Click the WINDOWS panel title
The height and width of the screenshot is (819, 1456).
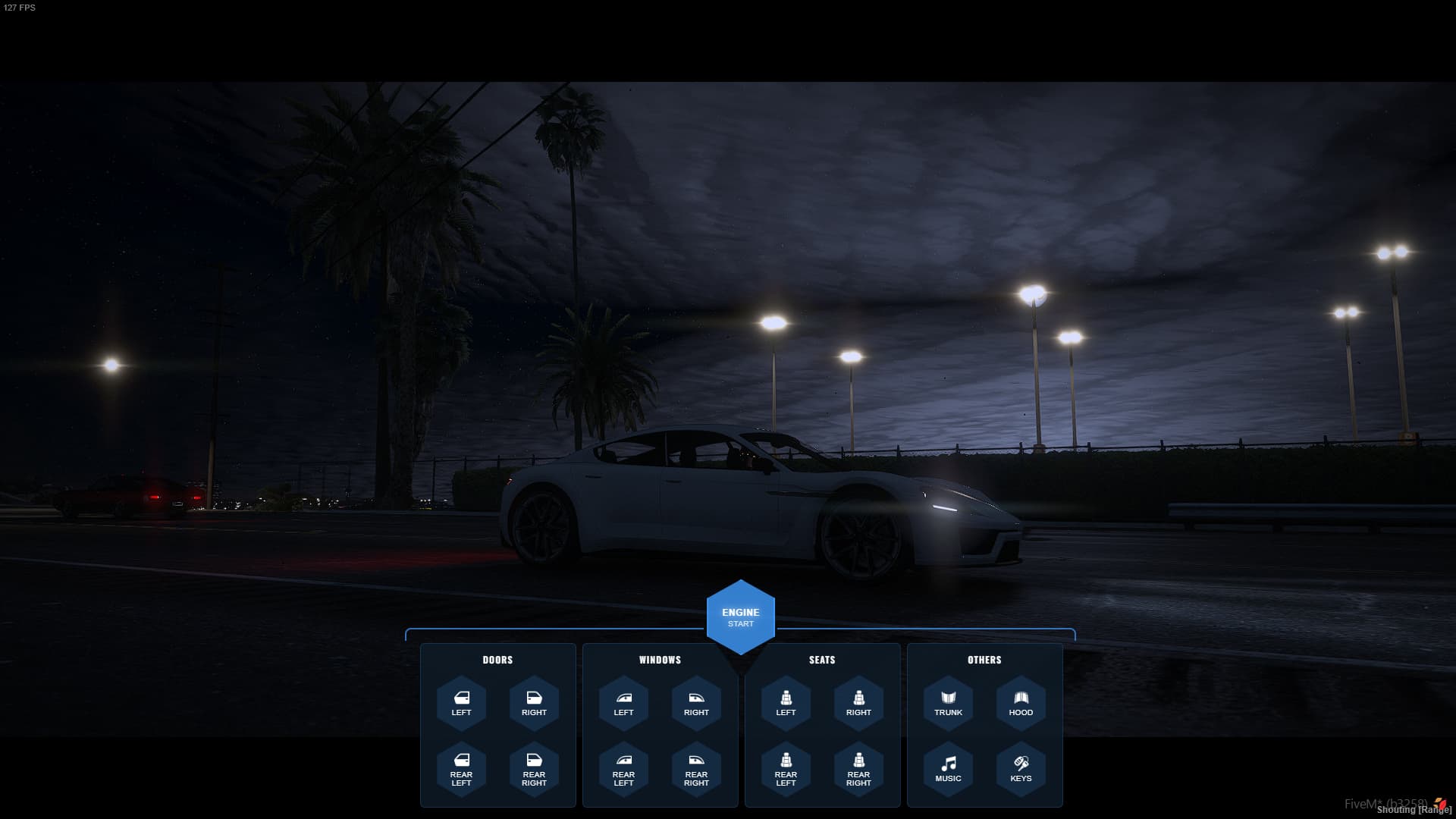[x=660, y=660]
